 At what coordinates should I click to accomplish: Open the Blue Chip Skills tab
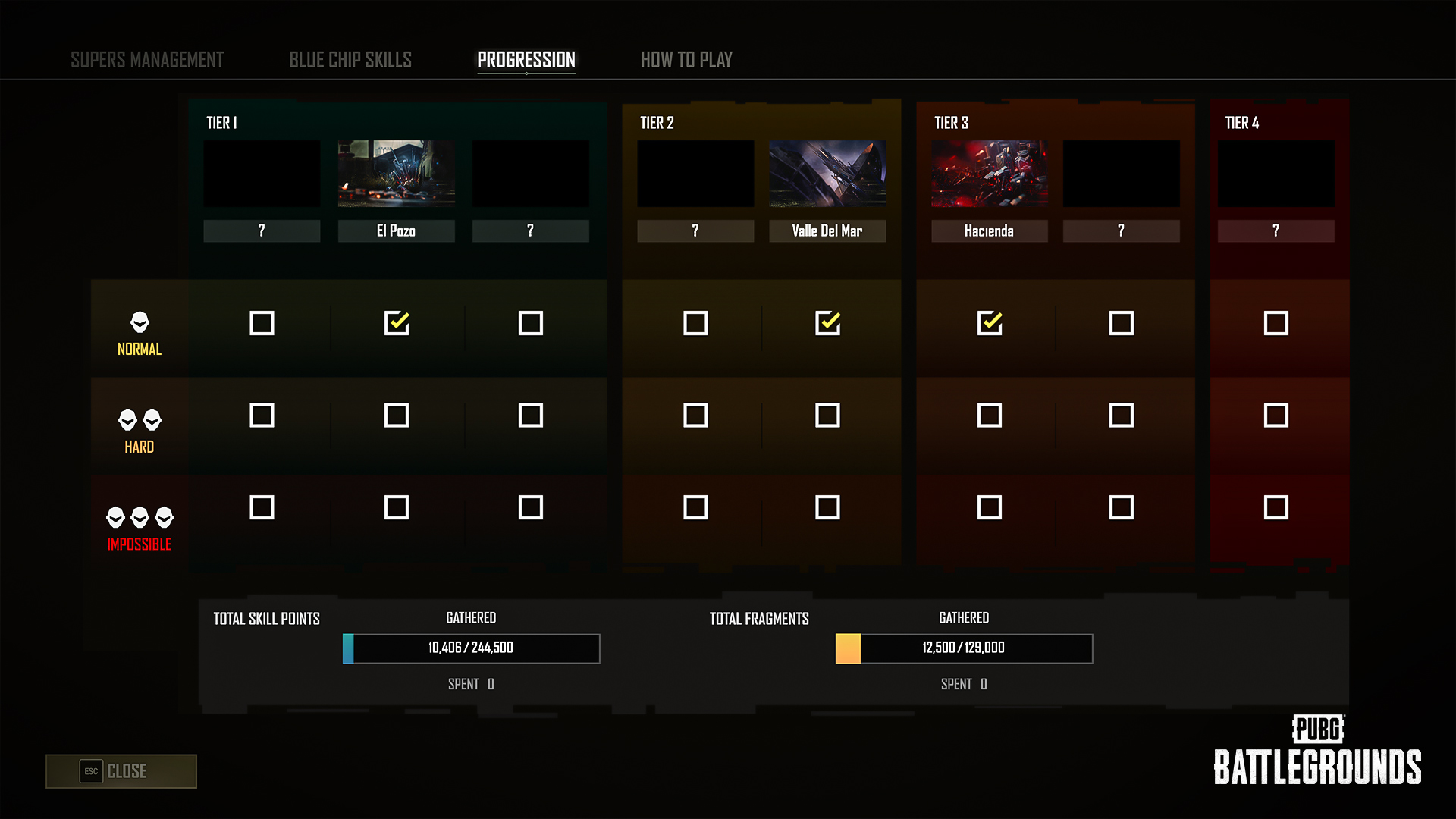350,60
